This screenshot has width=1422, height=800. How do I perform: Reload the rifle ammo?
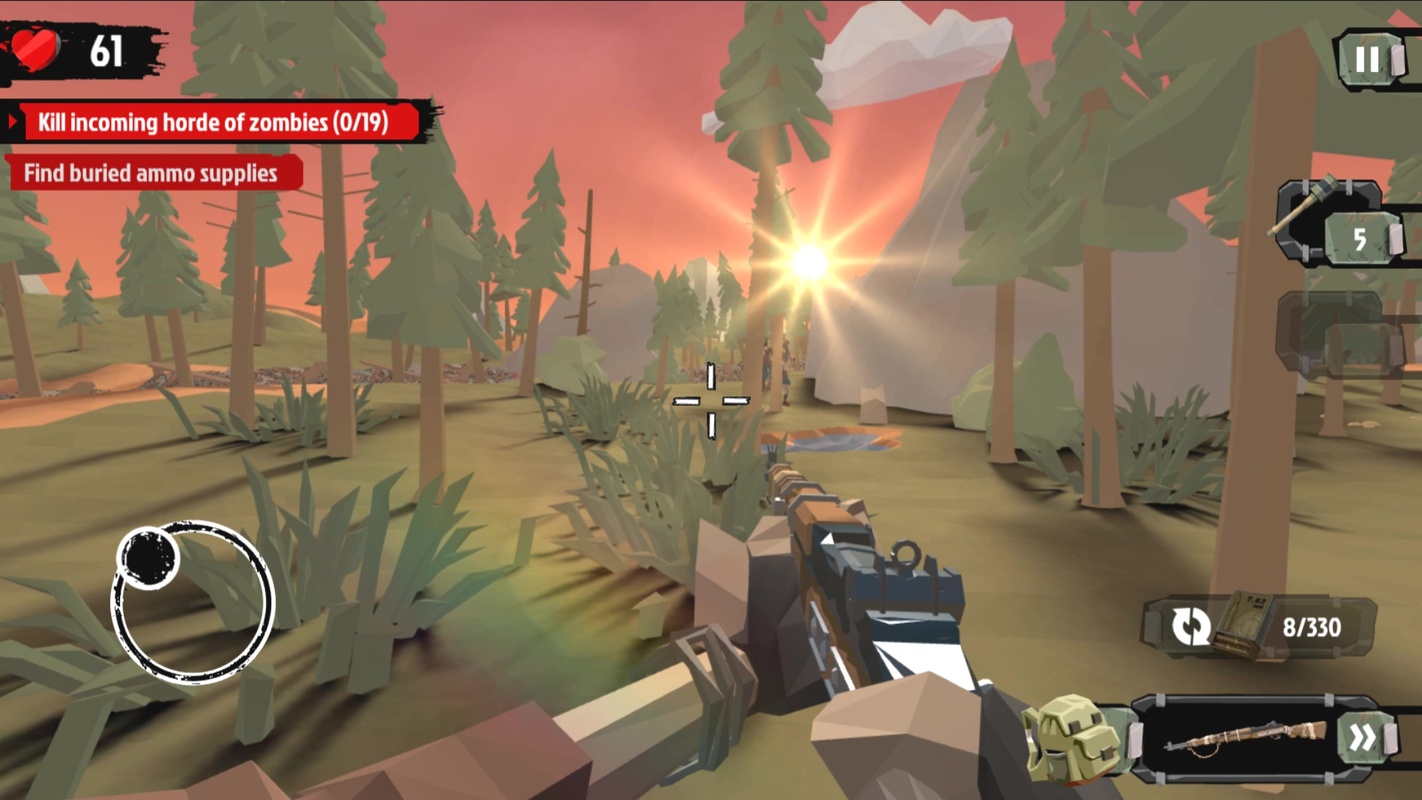coord(1192,627)
